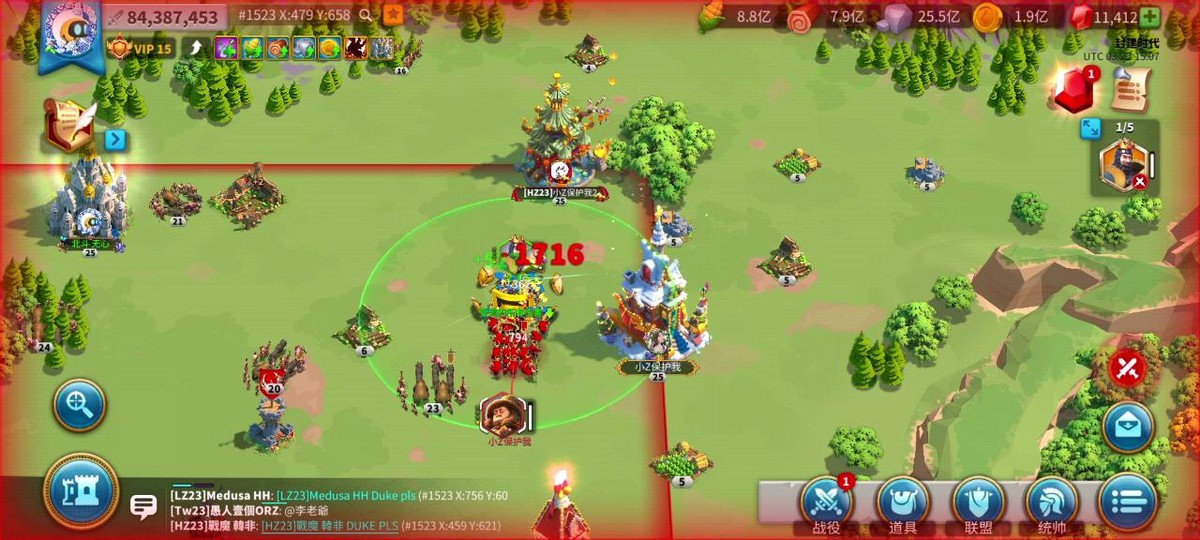
Task: Open the map search magnifier button
Action: [81, 405]
